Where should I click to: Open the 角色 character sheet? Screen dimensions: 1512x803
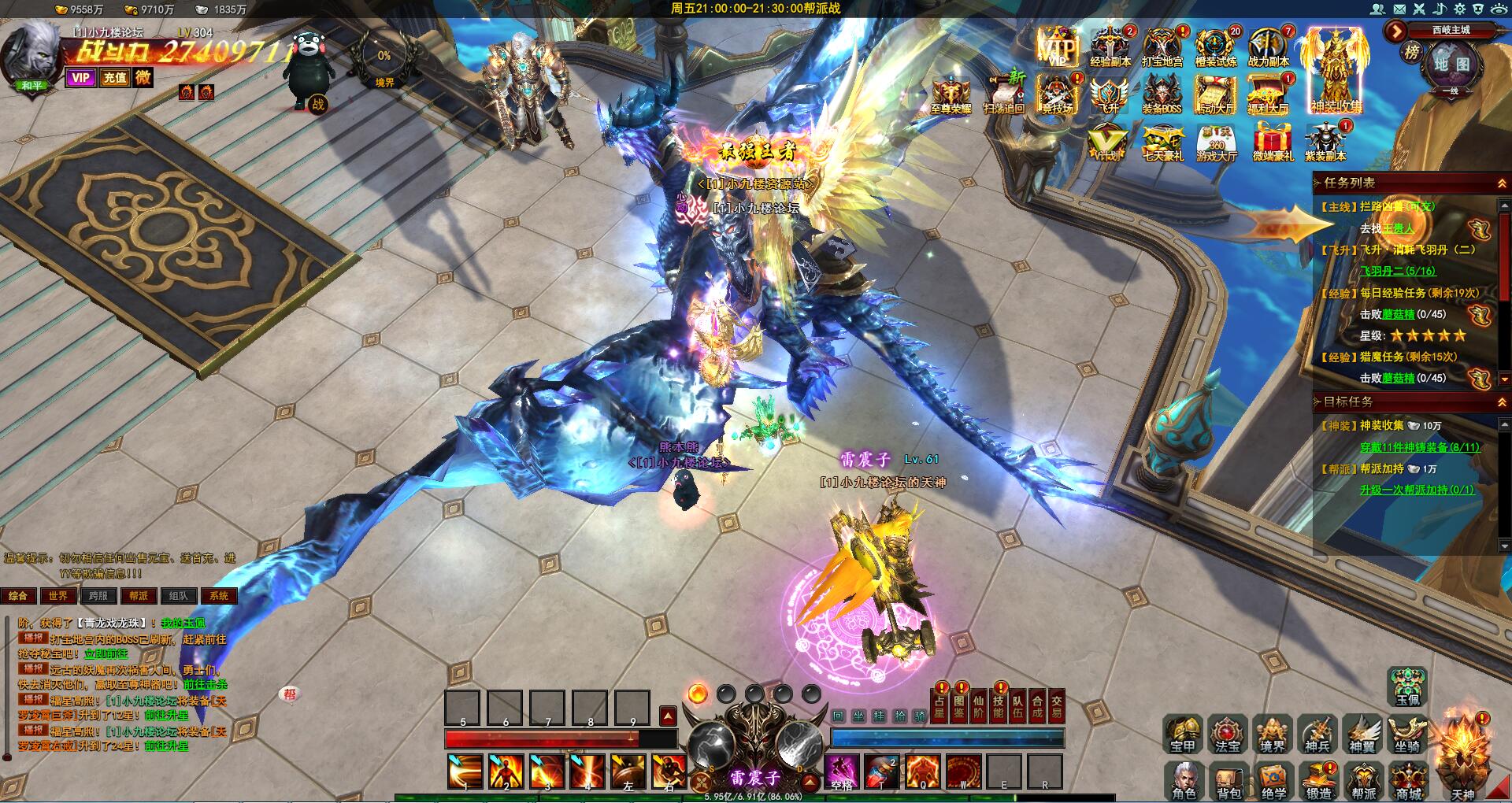1184,779
